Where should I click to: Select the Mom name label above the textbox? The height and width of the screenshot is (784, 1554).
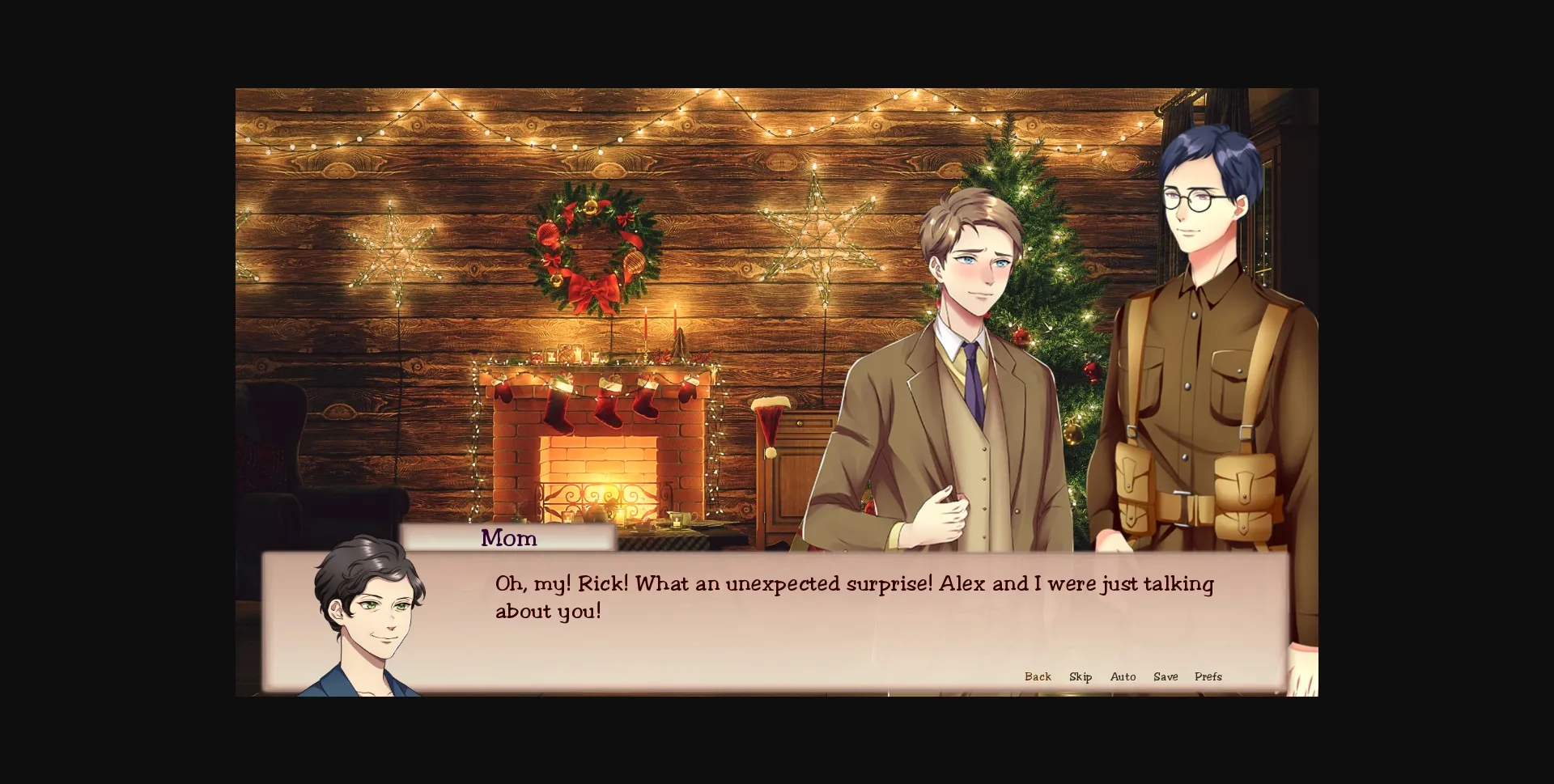tap(507, 538)
